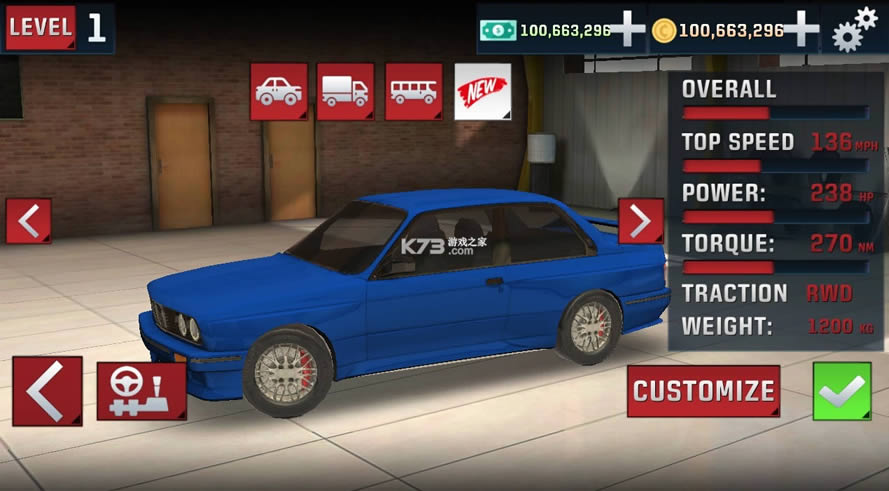This screenshot has height=491, width=889.
Task: Add more gold coins with the plus button
Action: point(800,30)
